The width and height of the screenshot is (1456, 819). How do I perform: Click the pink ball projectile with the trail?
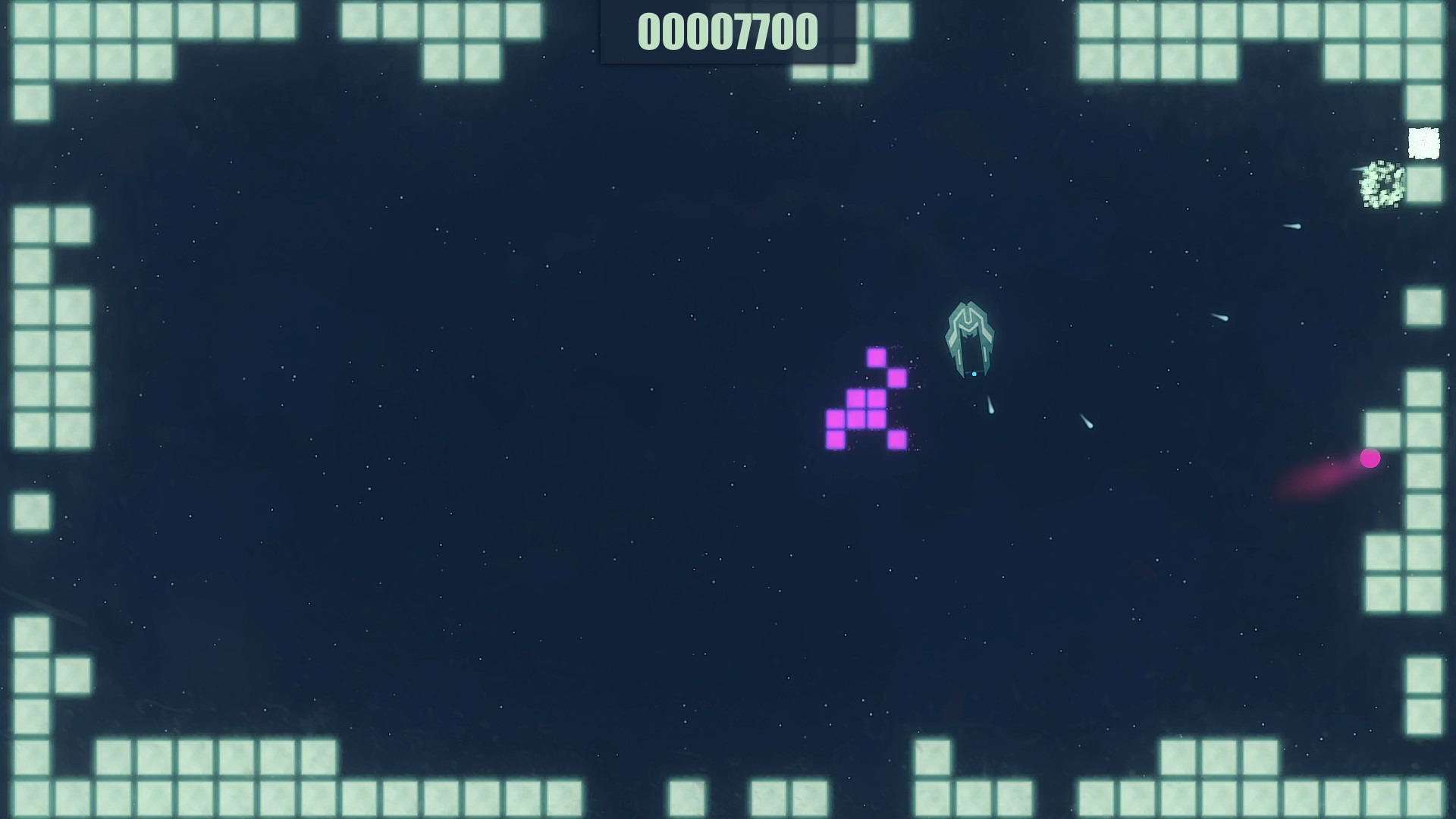(x=1371, y=458)
